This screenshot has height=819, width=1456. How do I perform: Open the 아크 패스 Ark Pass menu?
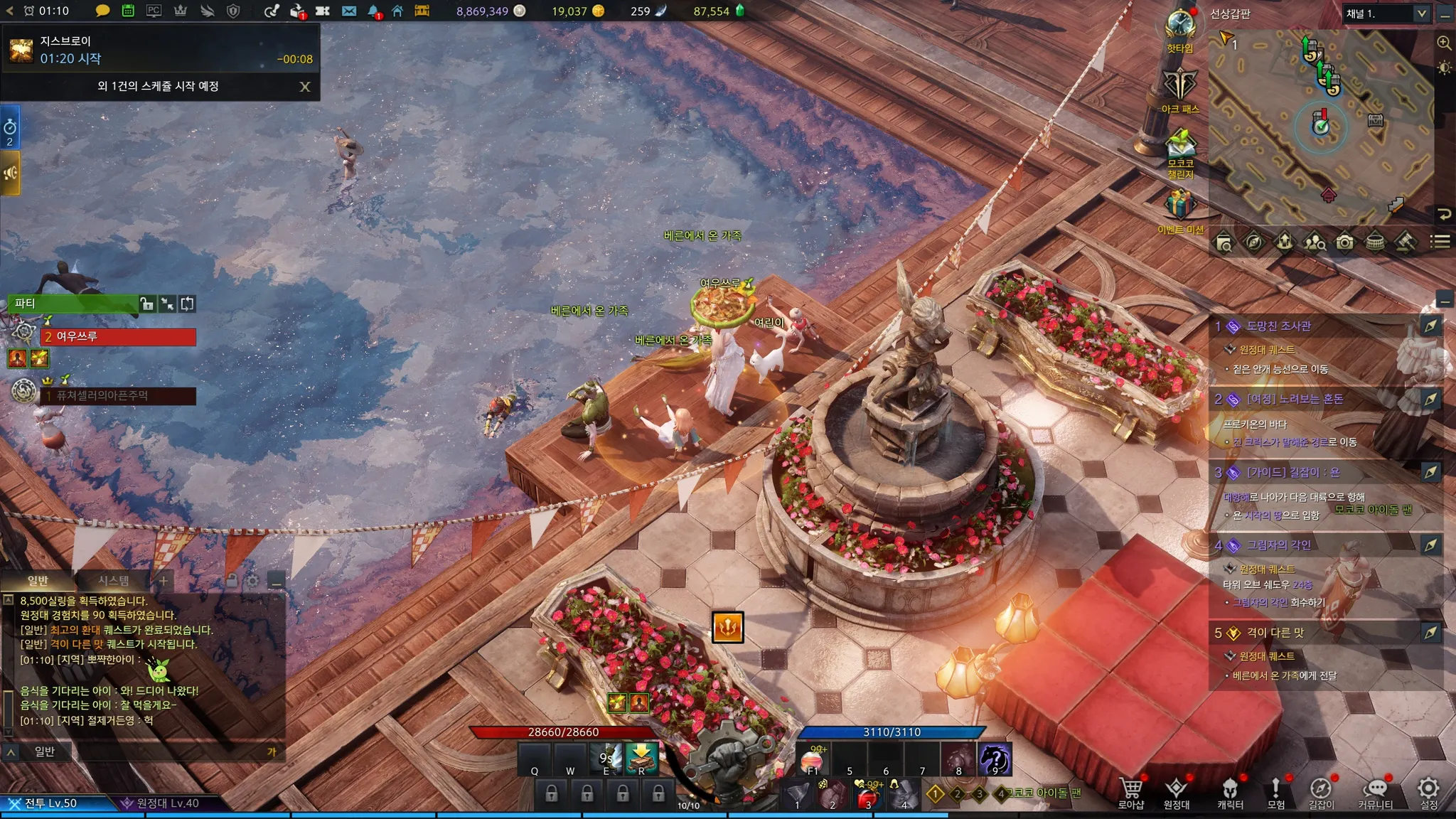pyautogui.click(x=1180, y=87)
